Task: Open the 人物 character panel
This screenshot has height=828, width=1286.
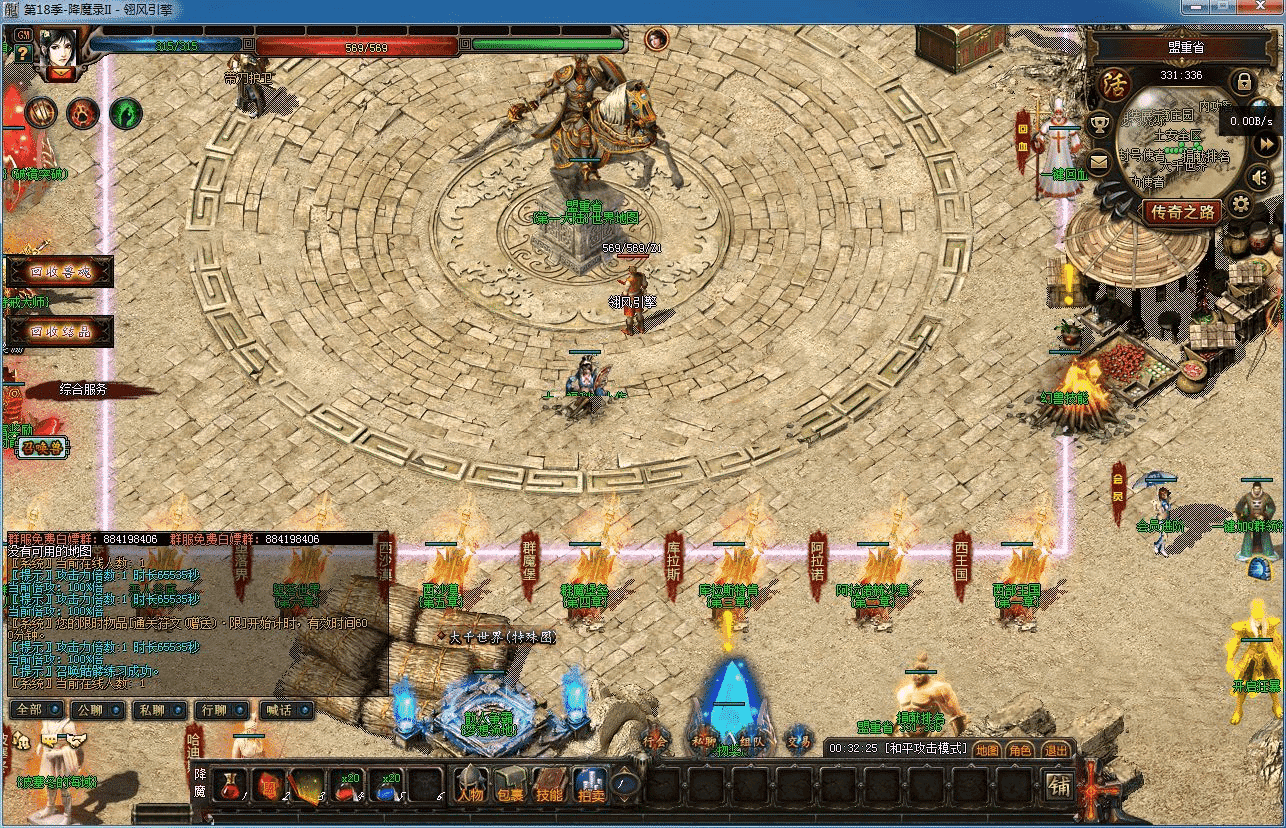Action: 470,785
